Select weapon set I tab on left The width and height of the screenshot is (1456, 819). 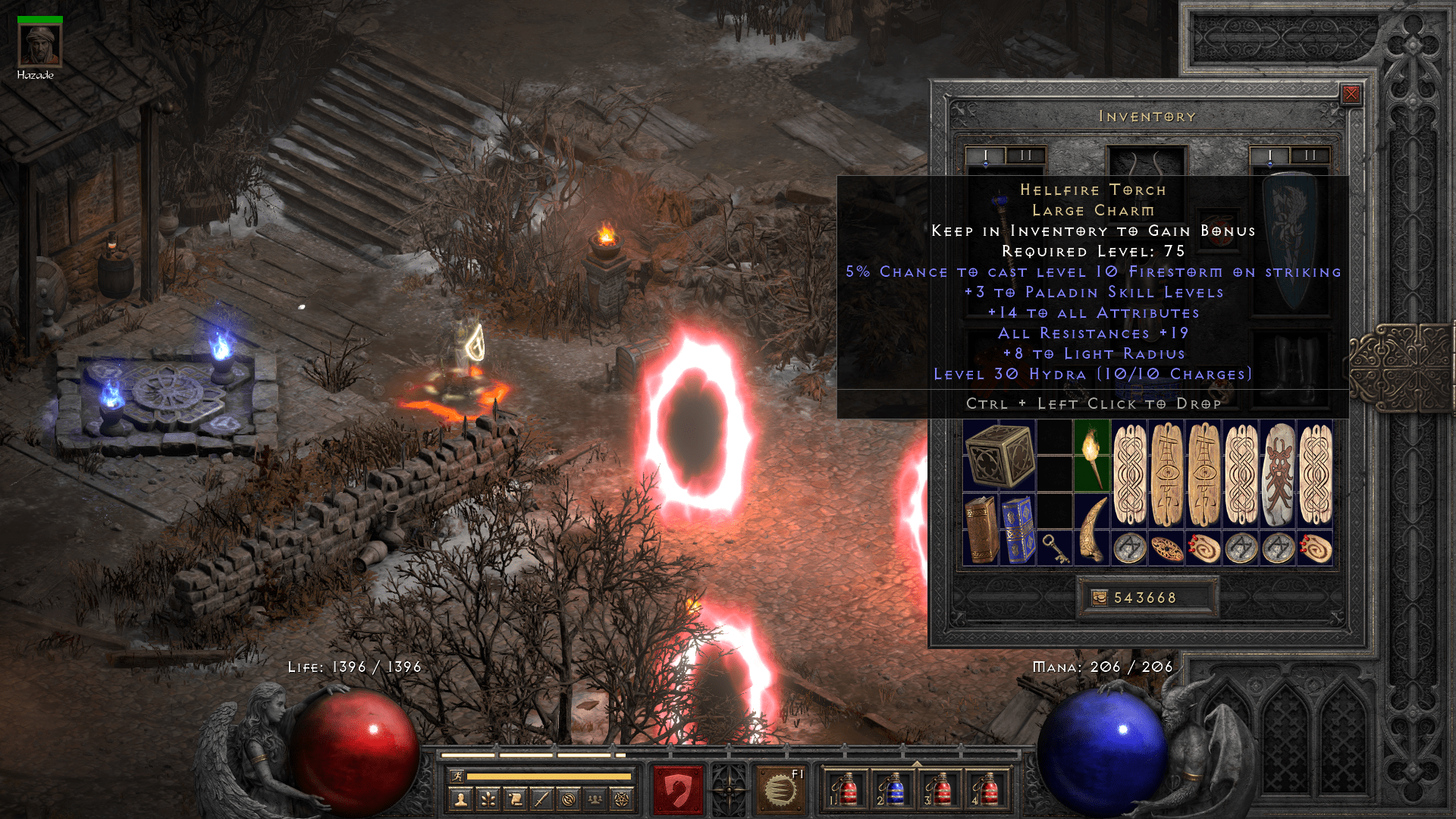point(984,155)
